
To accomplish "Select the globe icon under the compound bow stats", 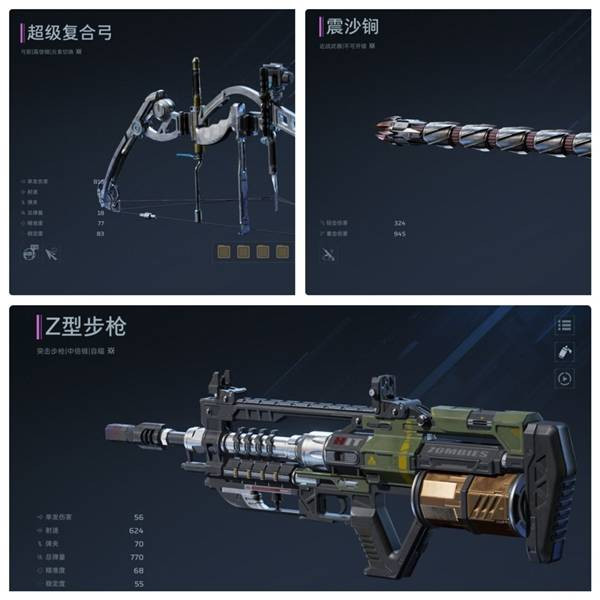I will click(x=29, y=255).
